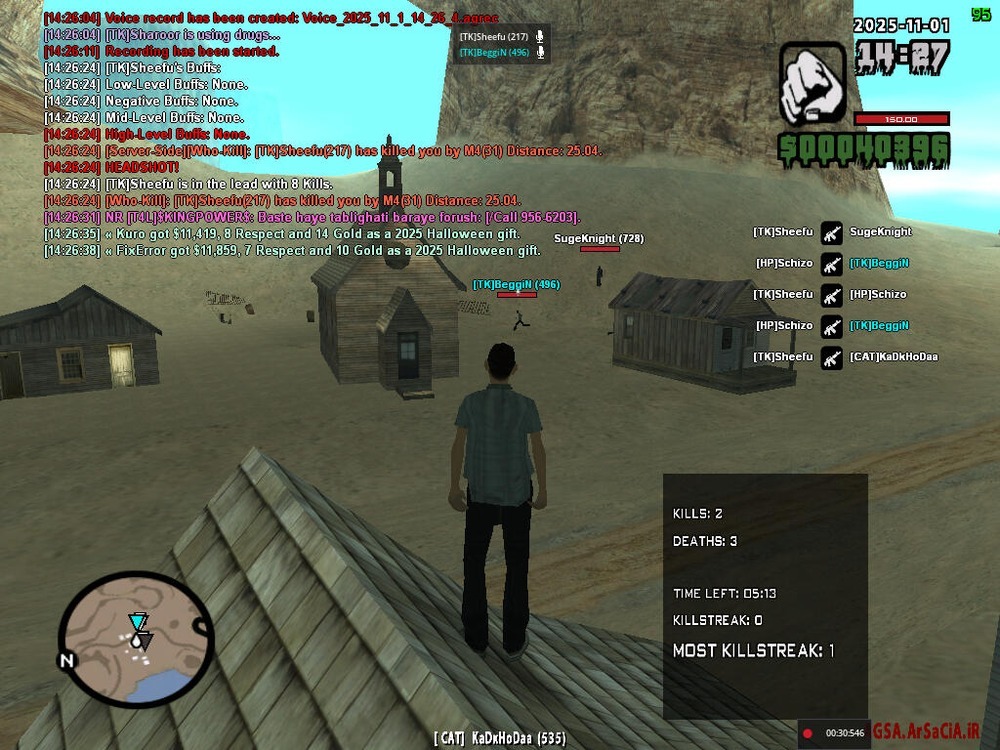Click the cyan player marker on the minimap
1000x750 pixels.
click(137, 622)
